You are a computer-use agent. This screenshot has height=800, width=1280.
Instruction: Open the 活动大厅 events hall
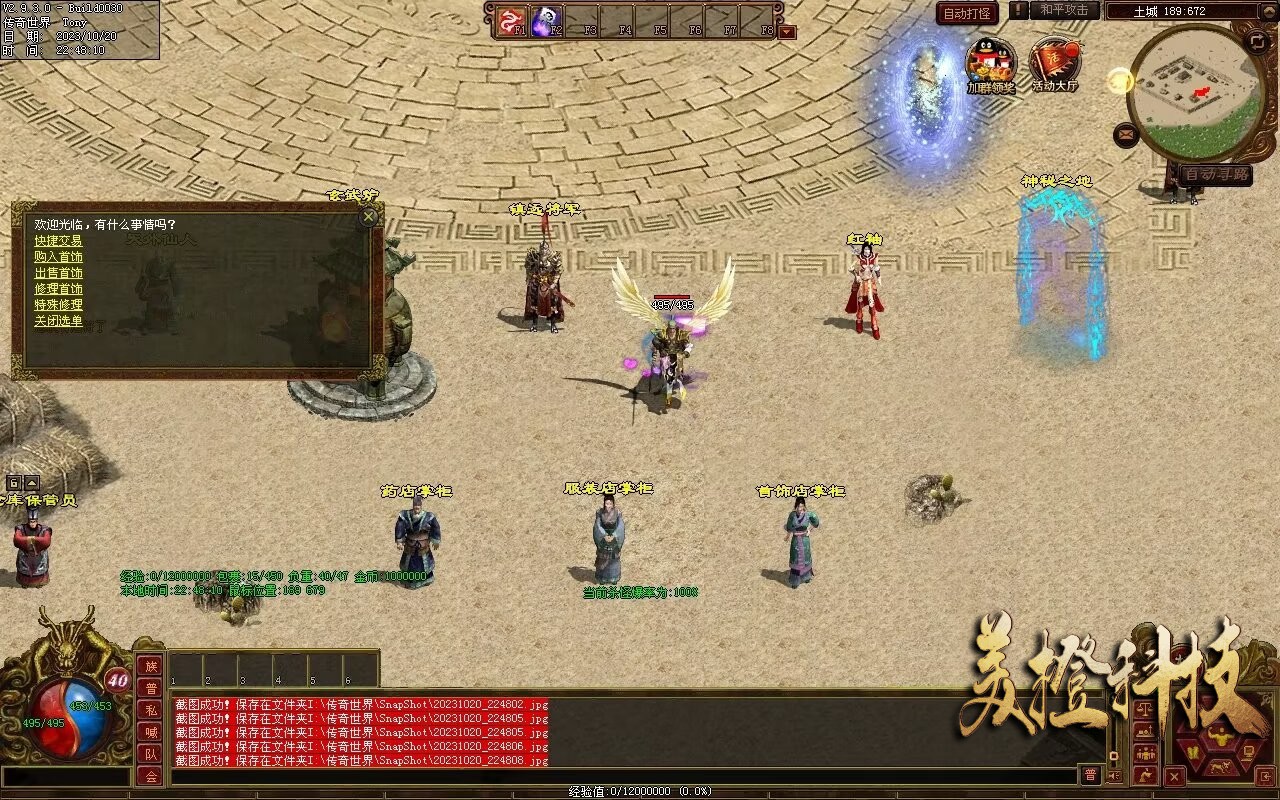coord(1054,62)
